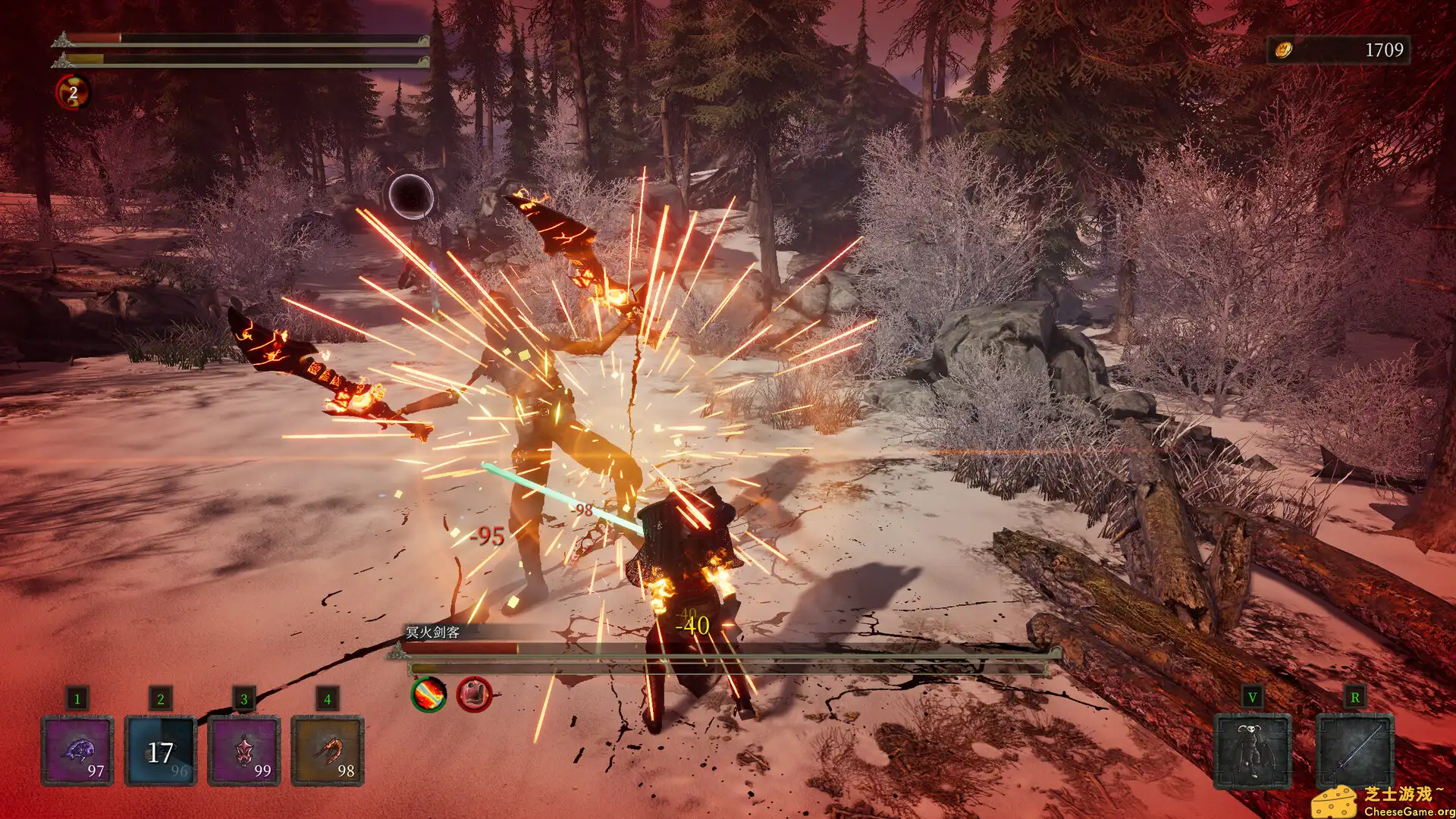The image size is (1456, 819).
Task: Select the blue slot showing cooldown 17
Action: point(161,751)
